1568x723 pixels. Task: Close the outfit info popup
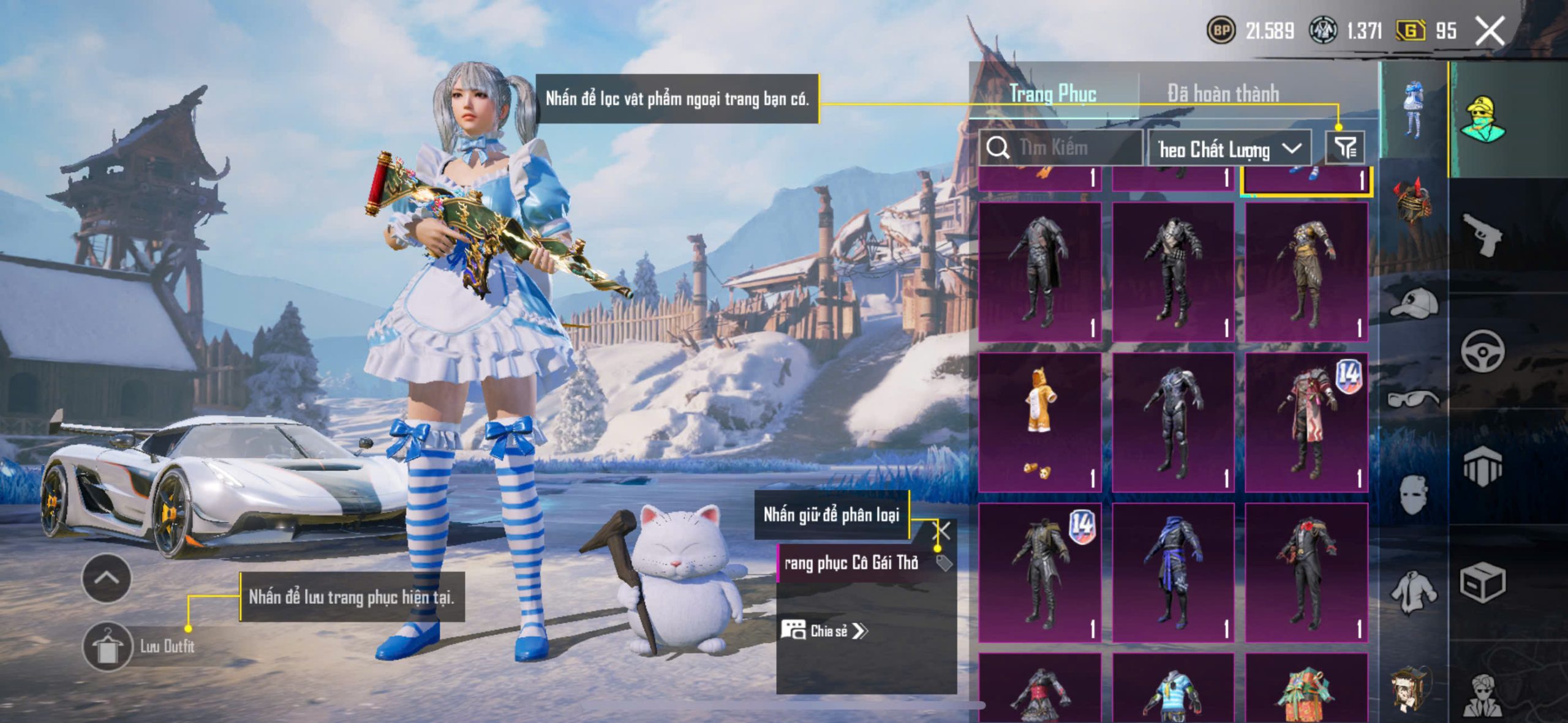click(942, 531)
